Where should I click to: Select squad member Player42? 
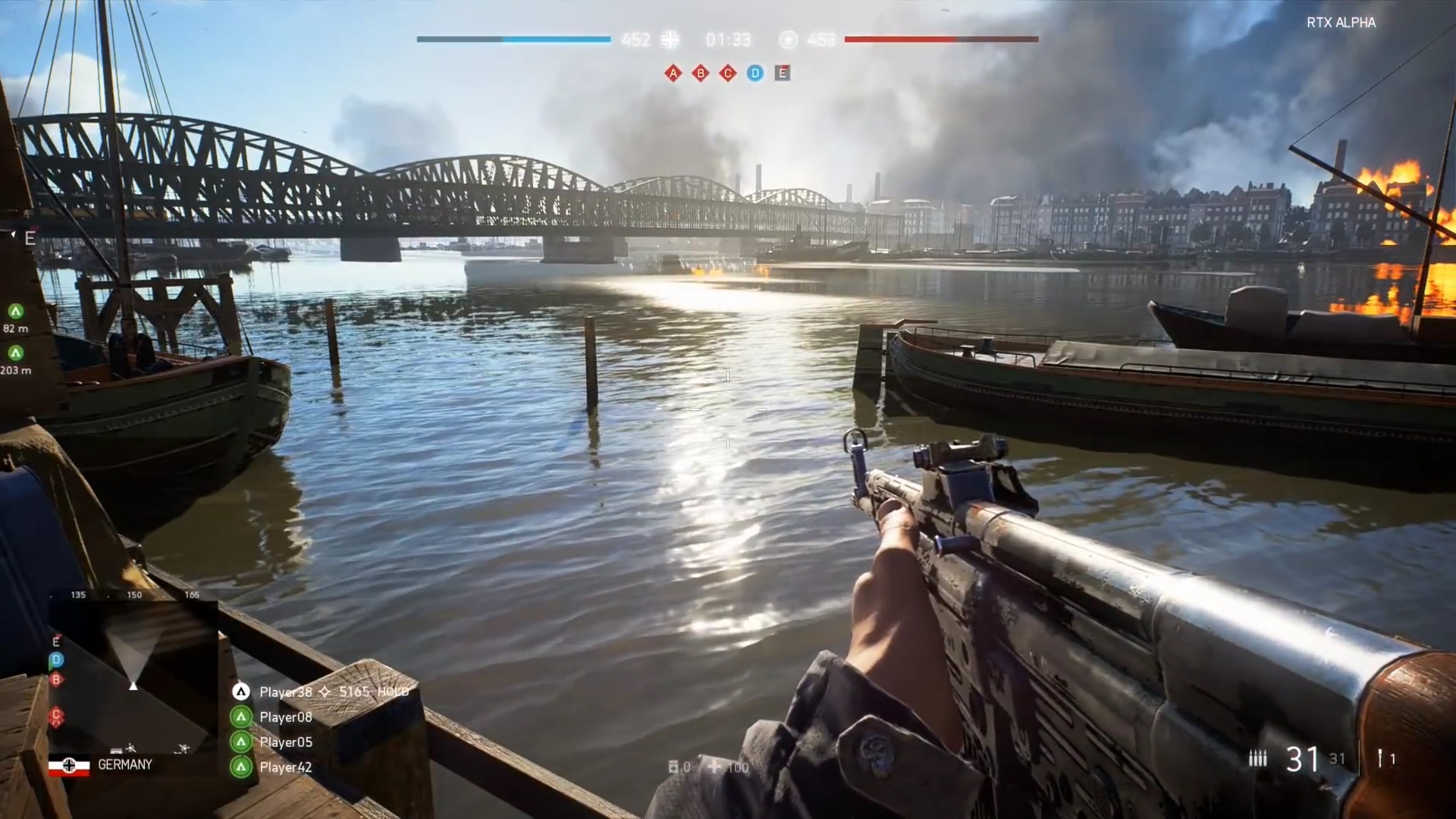(285, 767)
